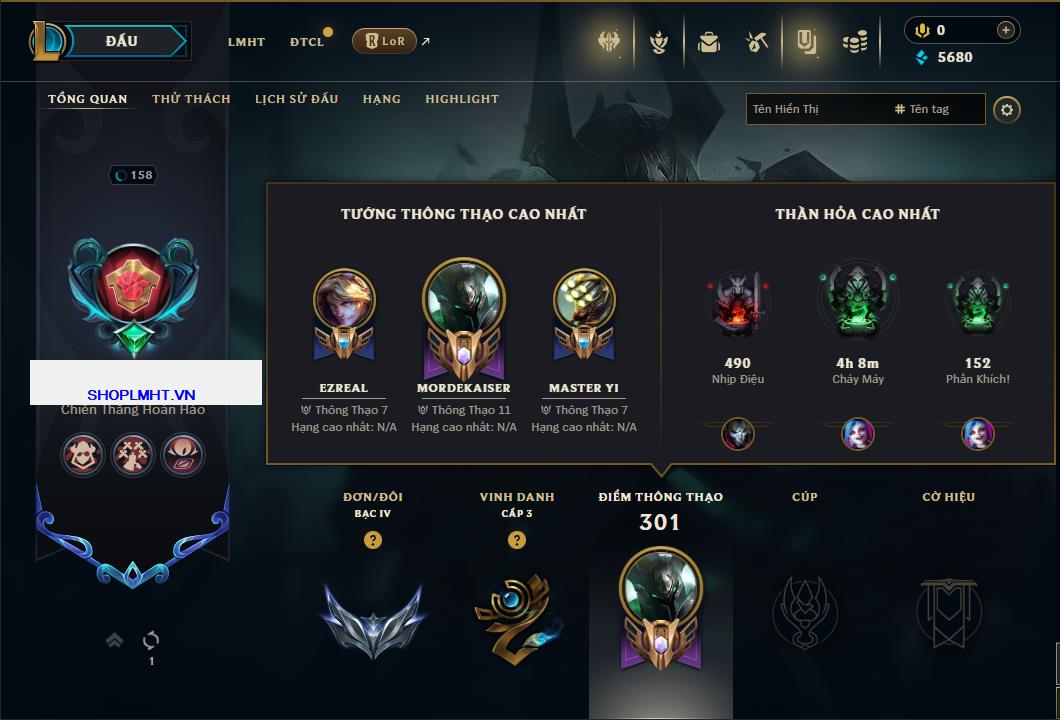Select the Ezreal mastery portrait

click(344, 300)
